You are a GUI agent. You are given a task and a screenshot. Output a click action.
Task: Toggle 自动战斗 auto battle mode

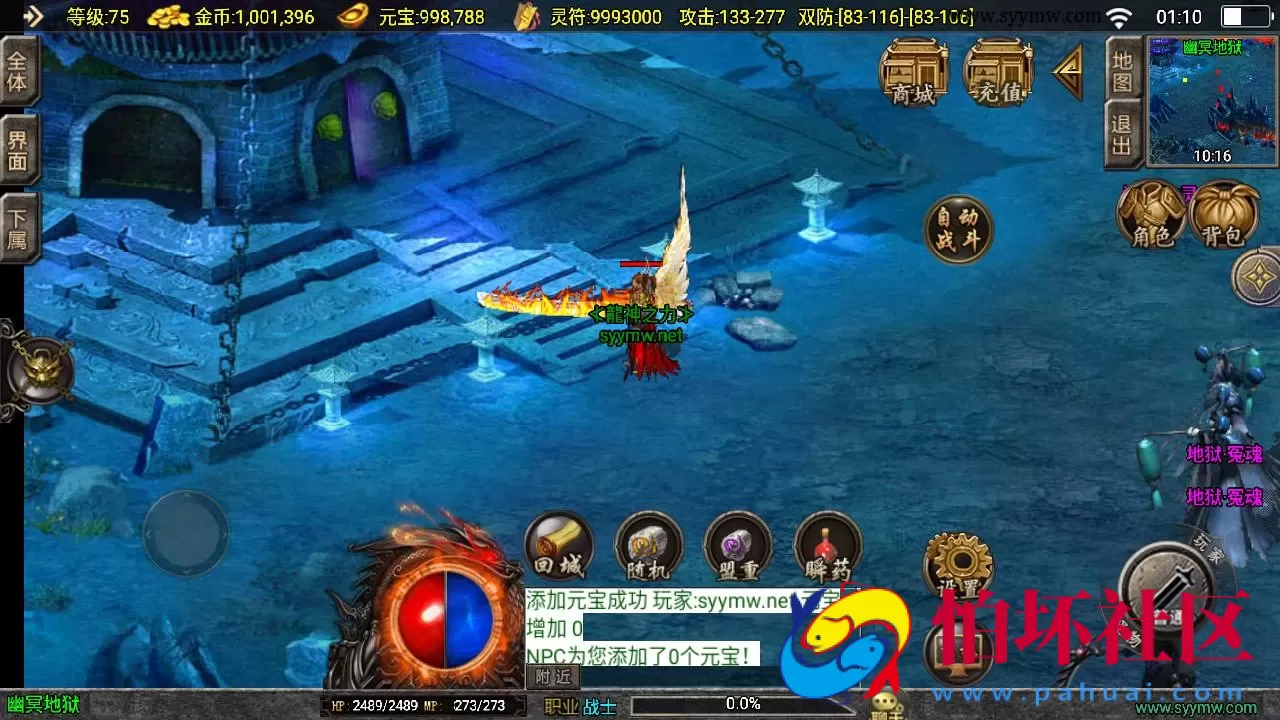coord(958,228)
